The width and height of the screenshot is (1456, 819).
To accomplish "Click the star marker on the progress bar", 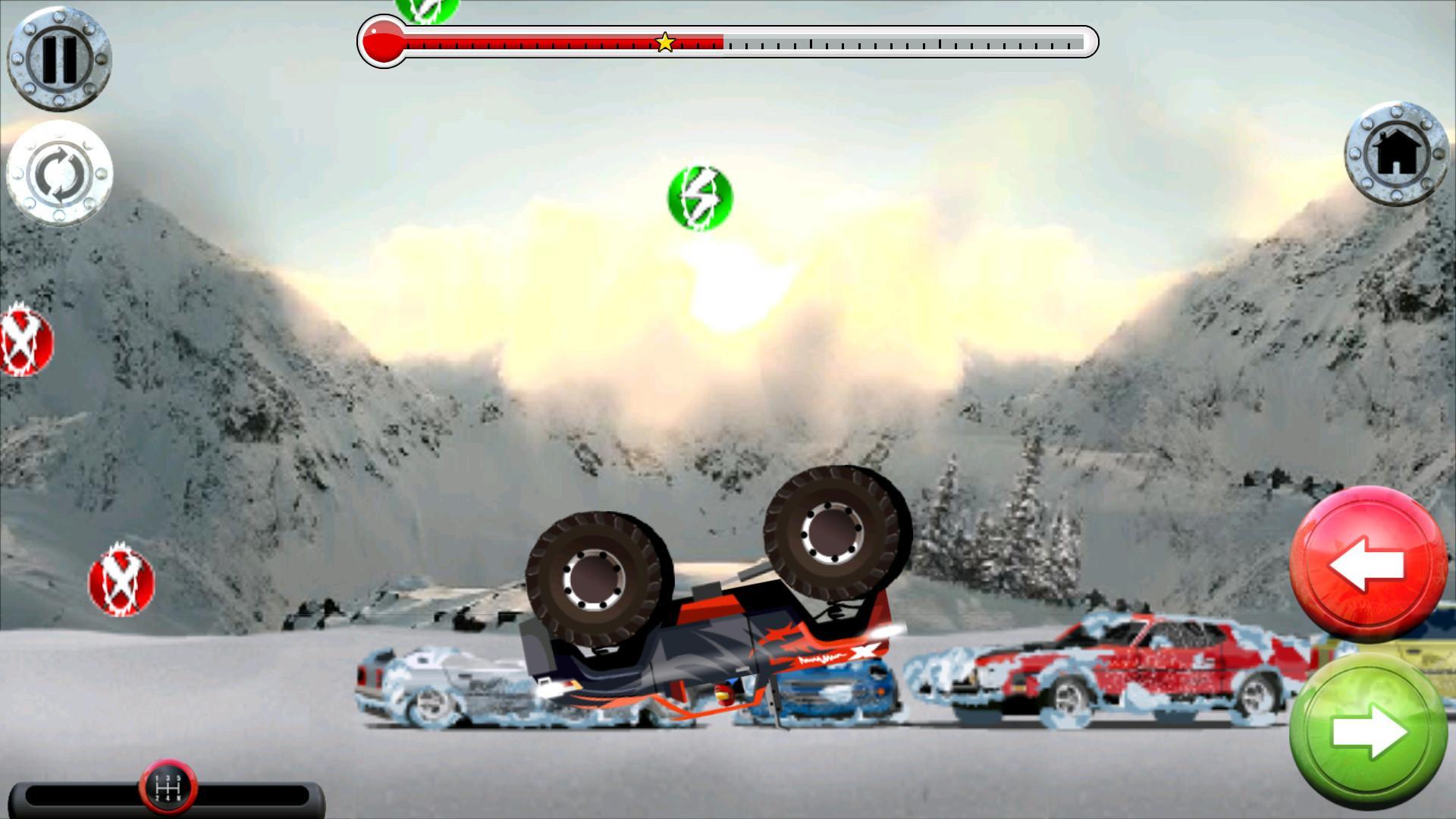I will point(665,42).
